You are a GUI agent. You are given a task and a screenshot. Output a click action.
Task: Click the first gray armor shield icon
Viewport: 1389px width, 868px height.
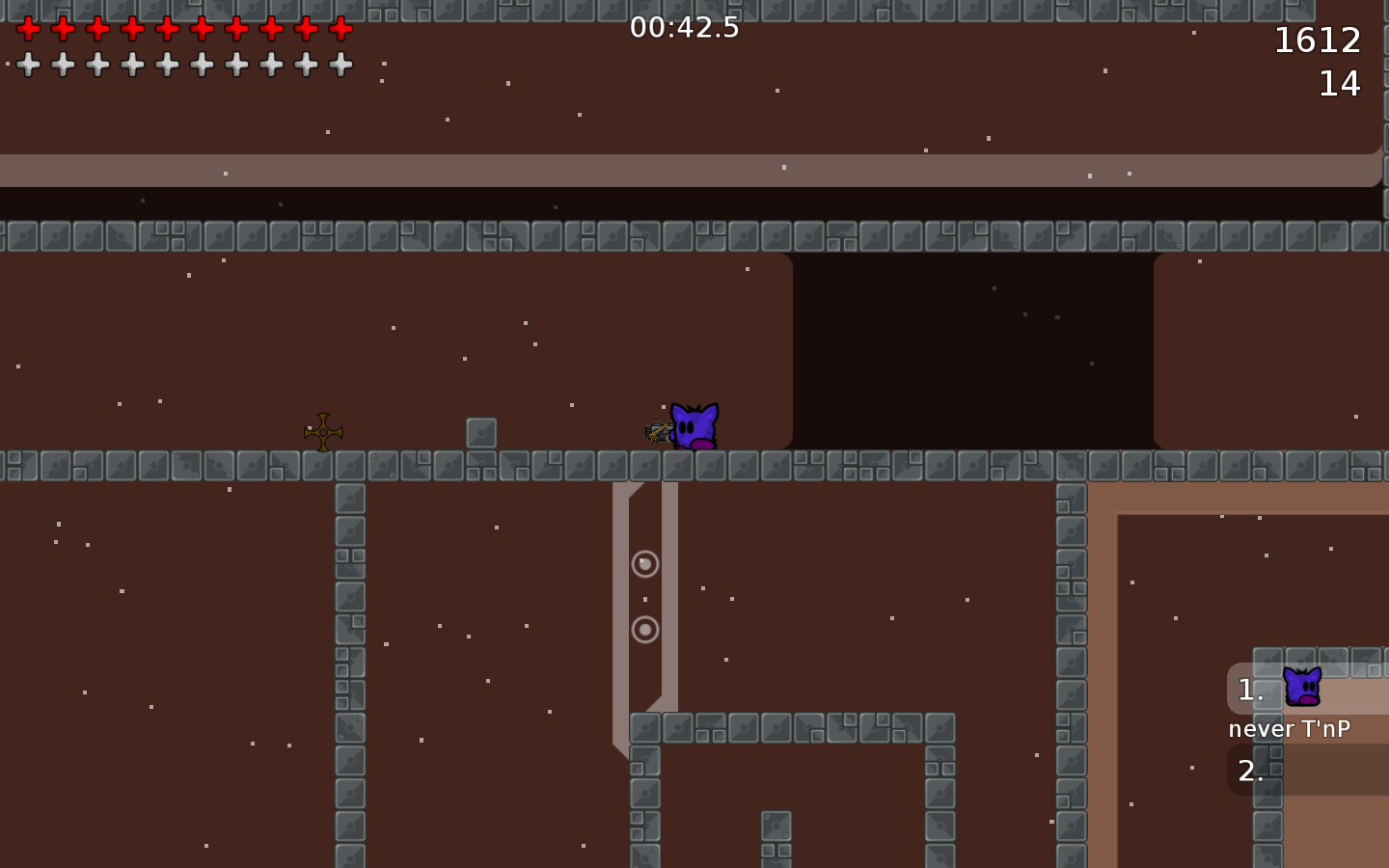point(29,64)
